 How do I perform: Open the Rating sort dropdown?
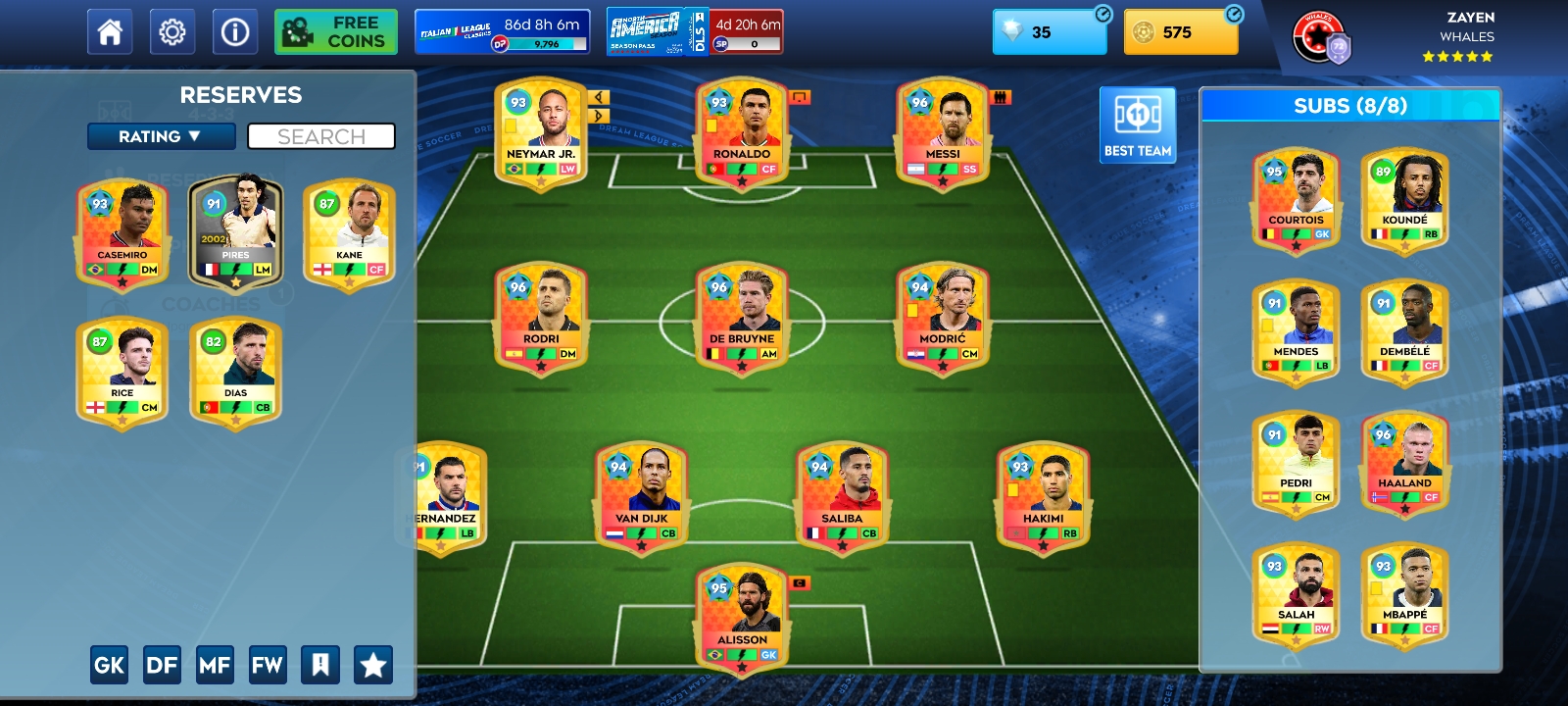point(161,136)
